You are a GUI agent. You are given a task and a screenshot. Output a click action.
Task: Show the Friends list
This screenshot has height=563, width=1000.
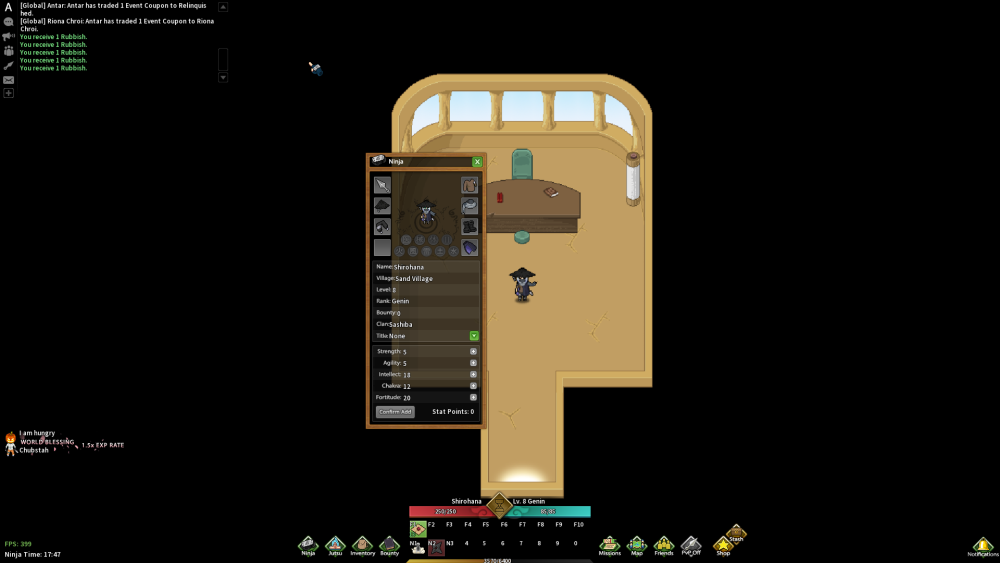[x=664, y=545]
